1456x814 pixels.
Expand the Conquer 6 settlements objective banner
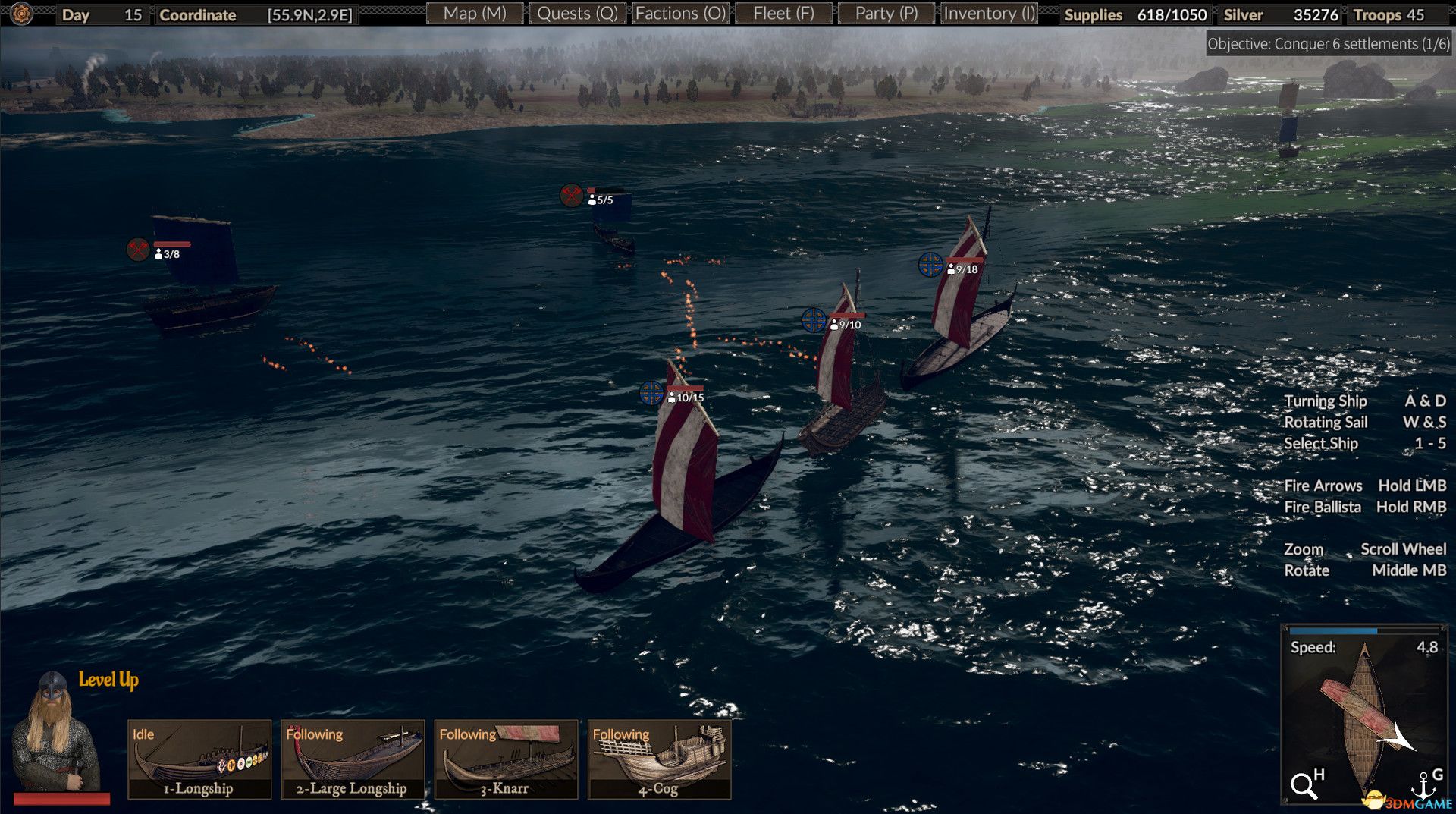coord(1326,44)
